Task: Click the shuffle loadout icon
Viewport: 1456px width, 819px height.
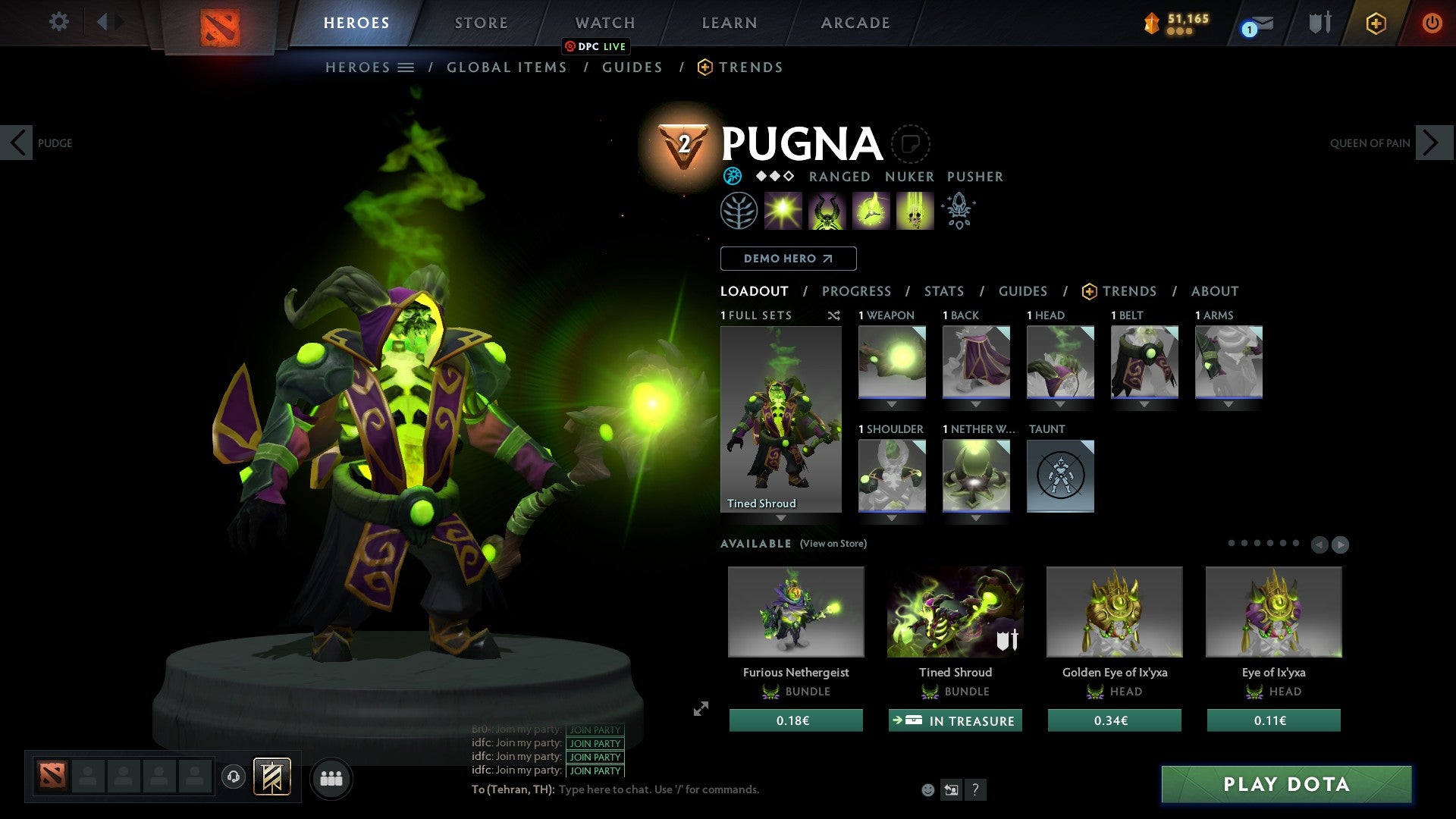Action: point(834,315)
